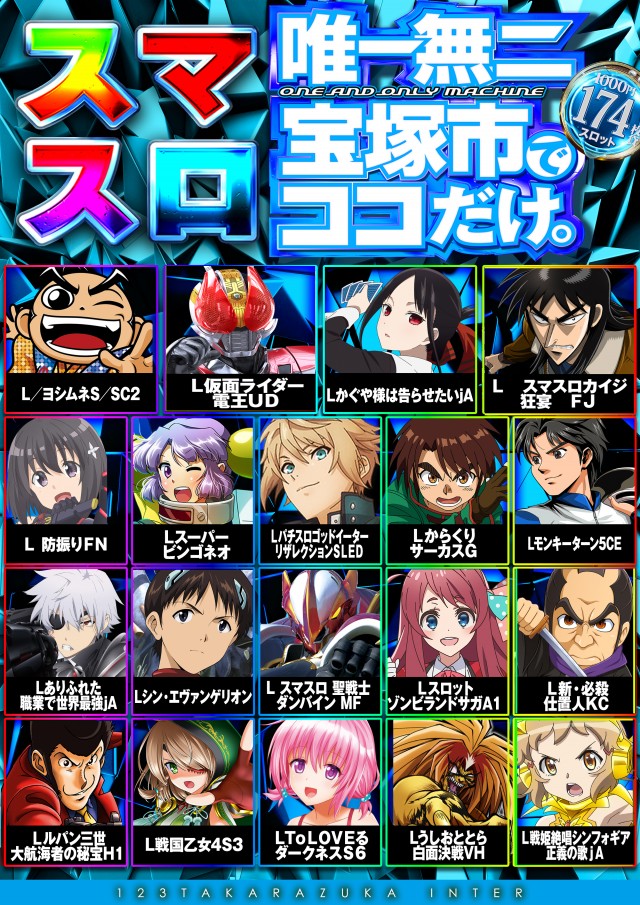Select the L 防振り FN machine

click(67, 491)
